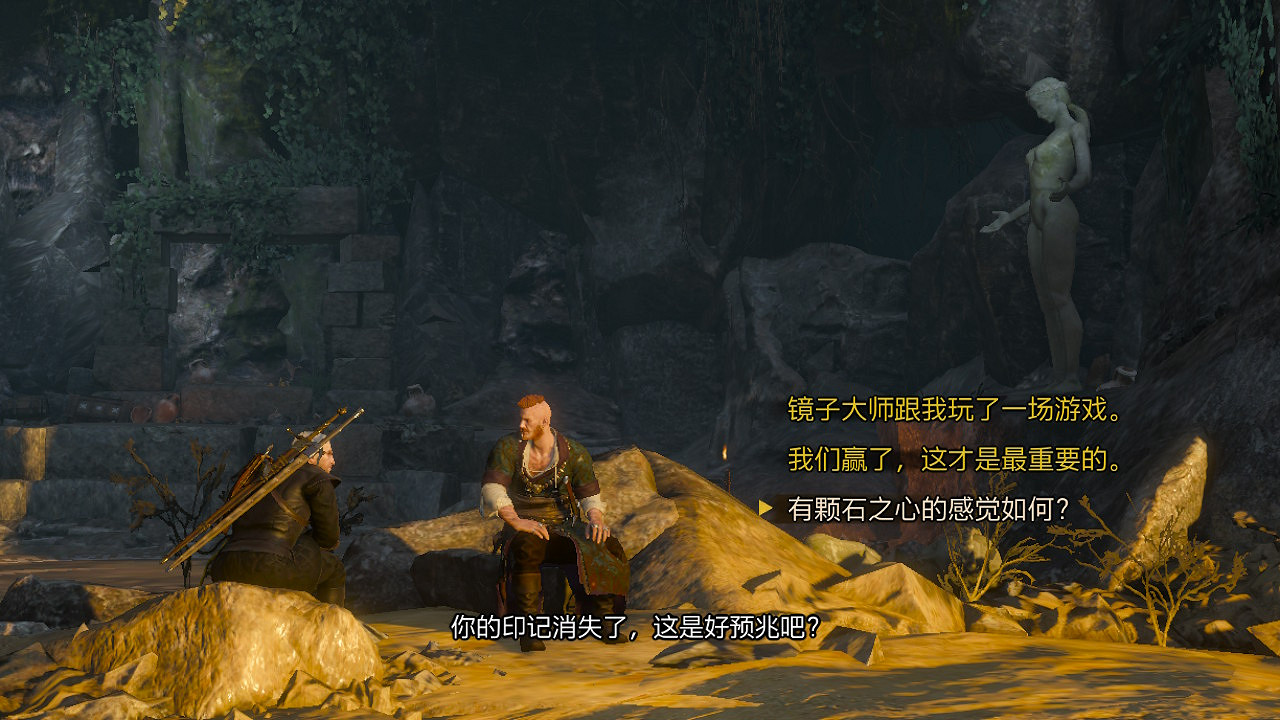Click the white wrap on Olgierd's wrist
This screenshot has width=1280, height=720.
497,497
